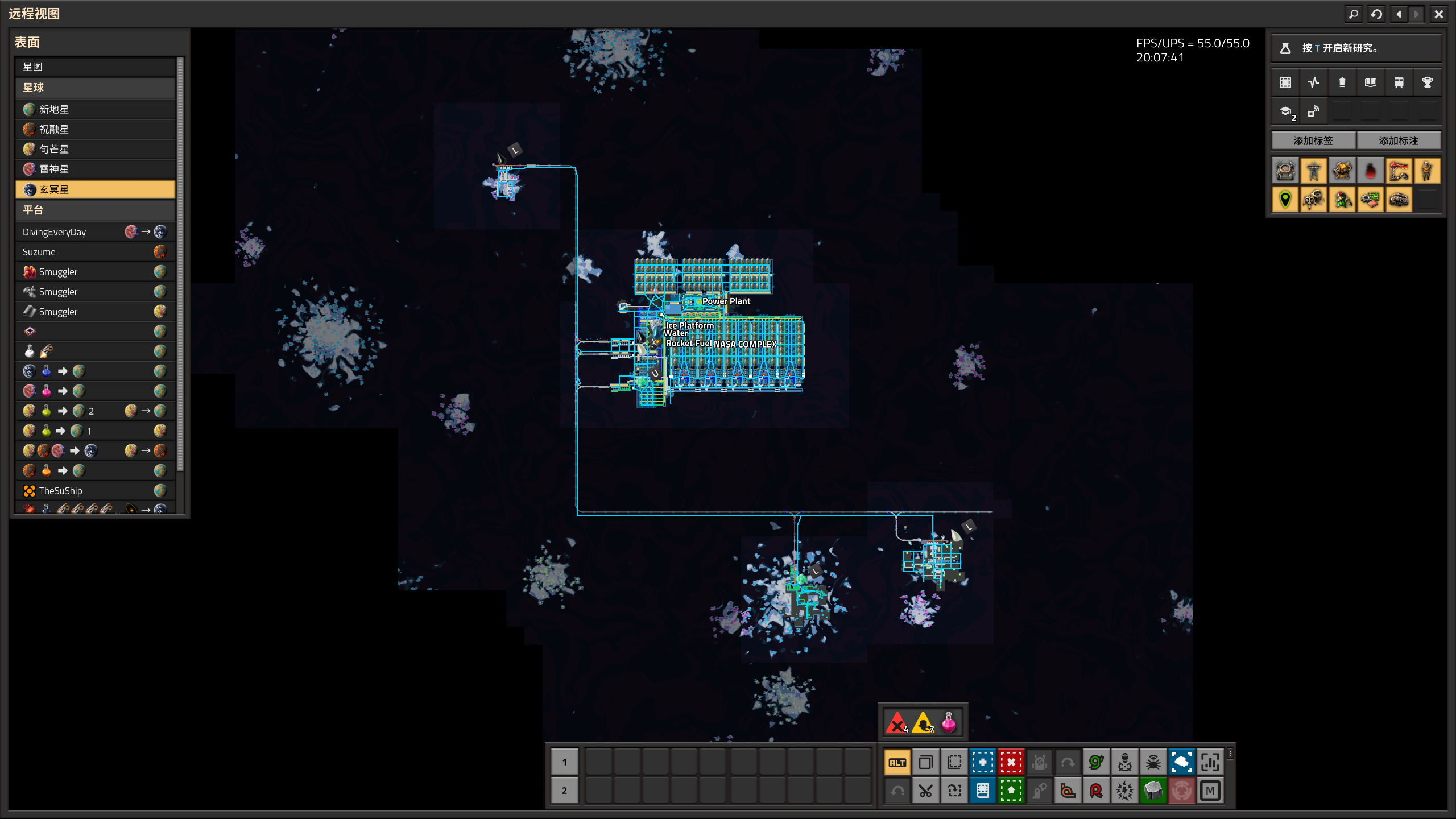Select planet 新地星 in the surface list
1456x819 pixels.
tap(95, 109)
